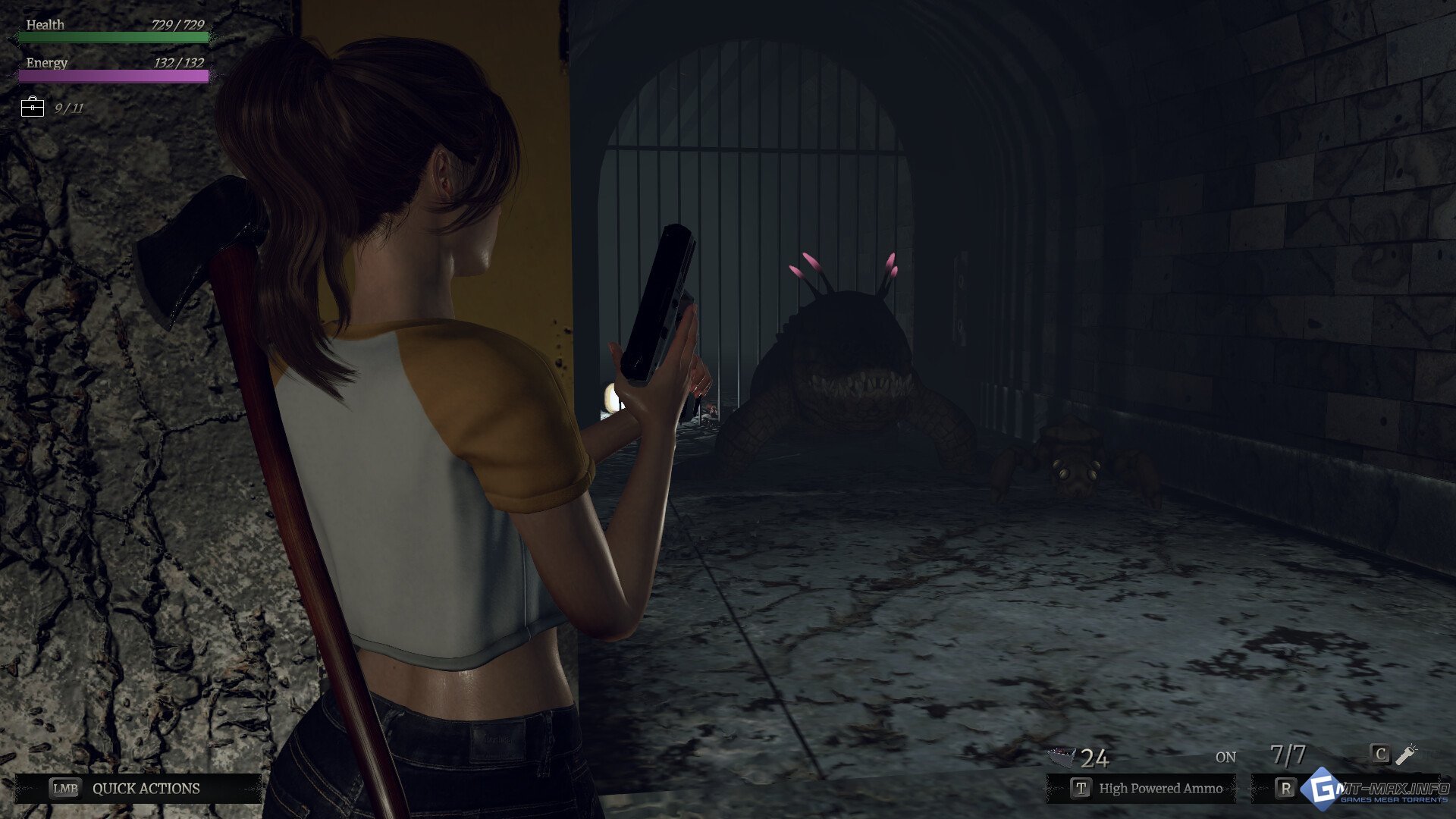Toggle the flashlight icon

pyautogui.click(x=1407, y=754)
